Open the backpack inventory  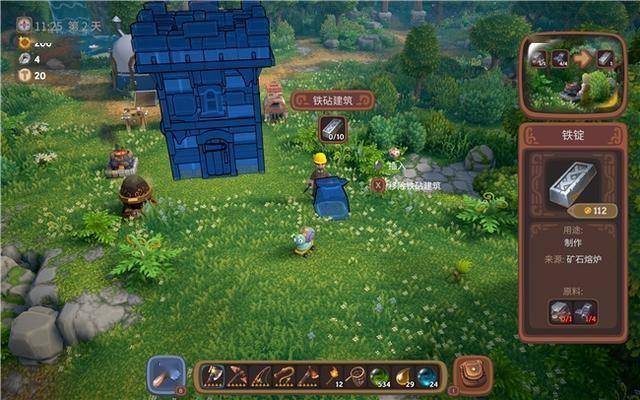point(472,374)
